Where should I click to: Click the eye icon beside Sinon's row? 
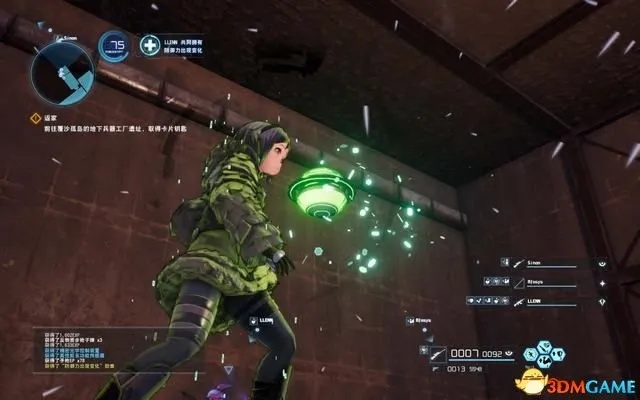coord(603,264)
